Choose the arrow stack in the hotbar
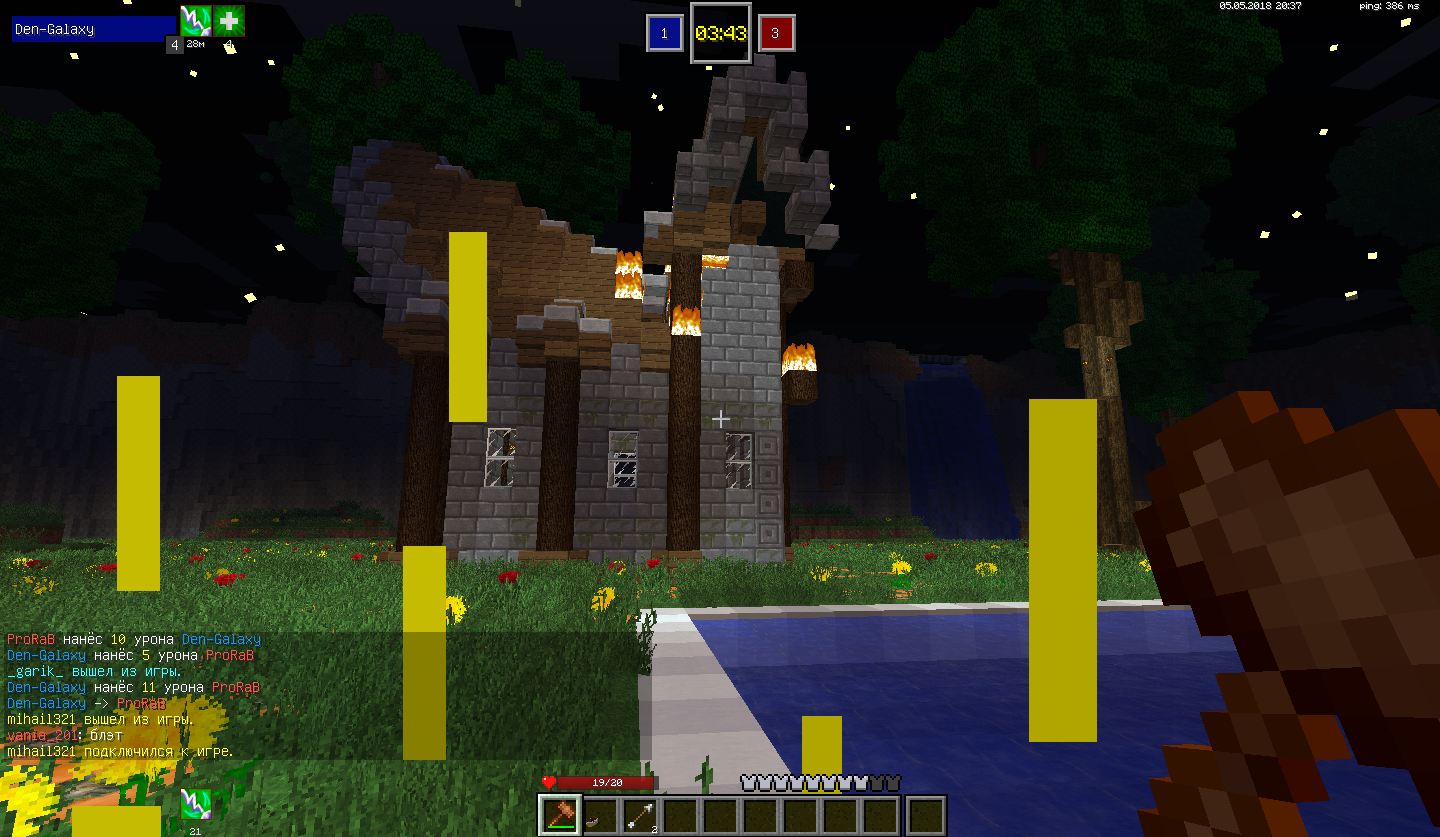 click(x=640, y=815)
